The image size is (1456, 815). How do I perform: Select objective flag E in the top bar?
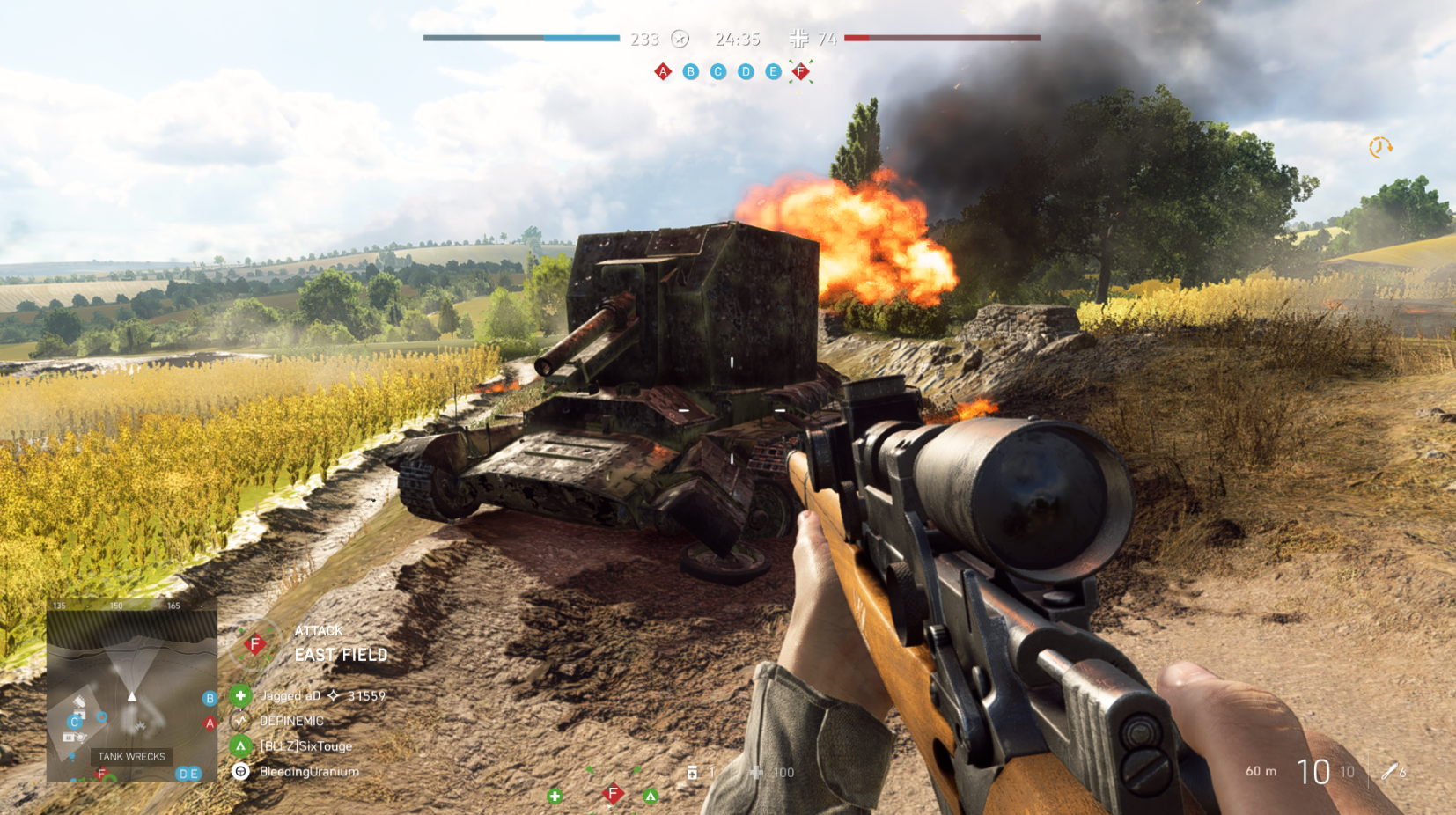[x=773, y=71]
